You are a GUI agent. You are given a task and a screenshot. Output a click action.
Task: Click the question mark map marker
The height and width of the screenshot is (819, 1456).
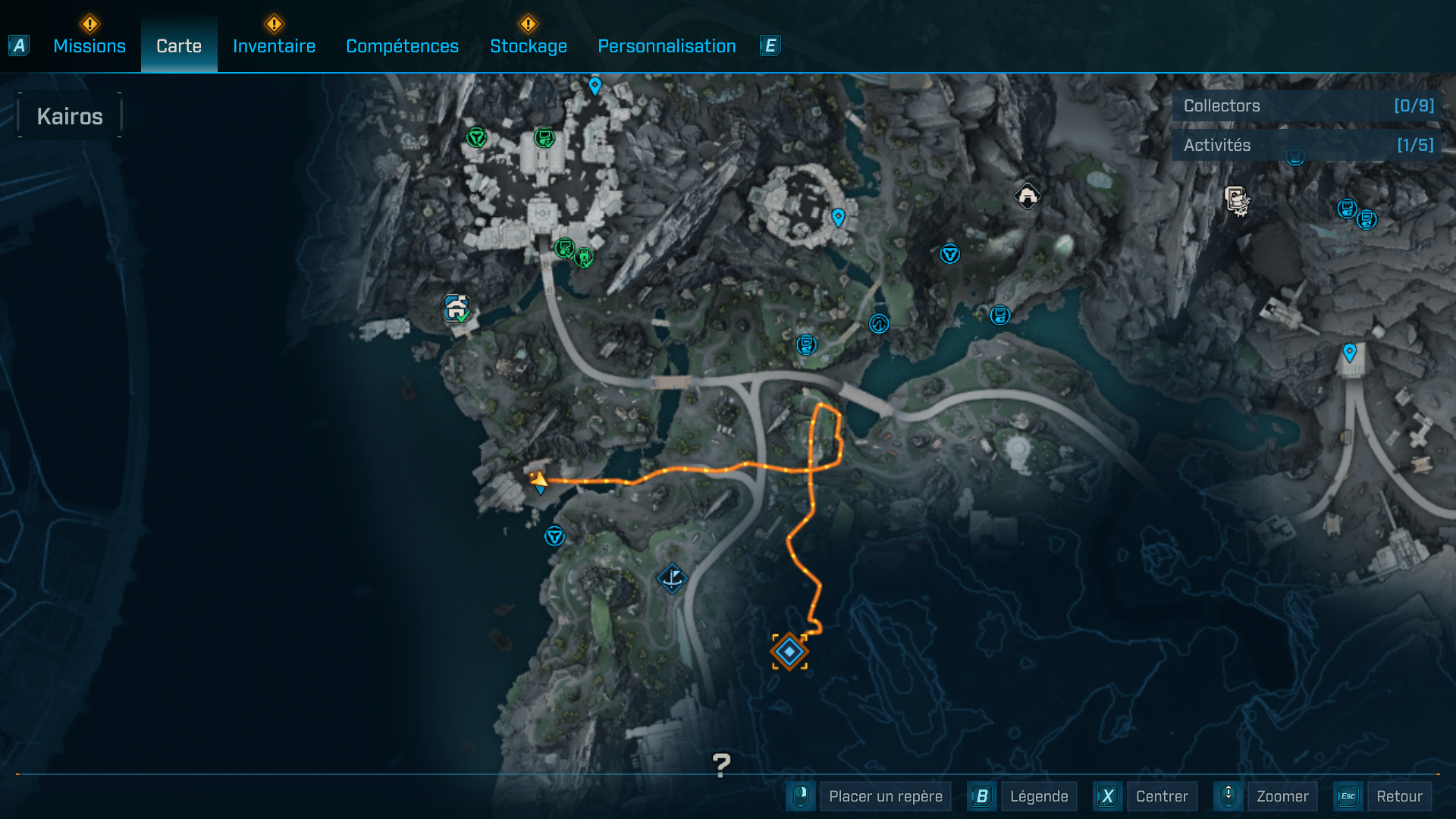click(x=721, y=764)
